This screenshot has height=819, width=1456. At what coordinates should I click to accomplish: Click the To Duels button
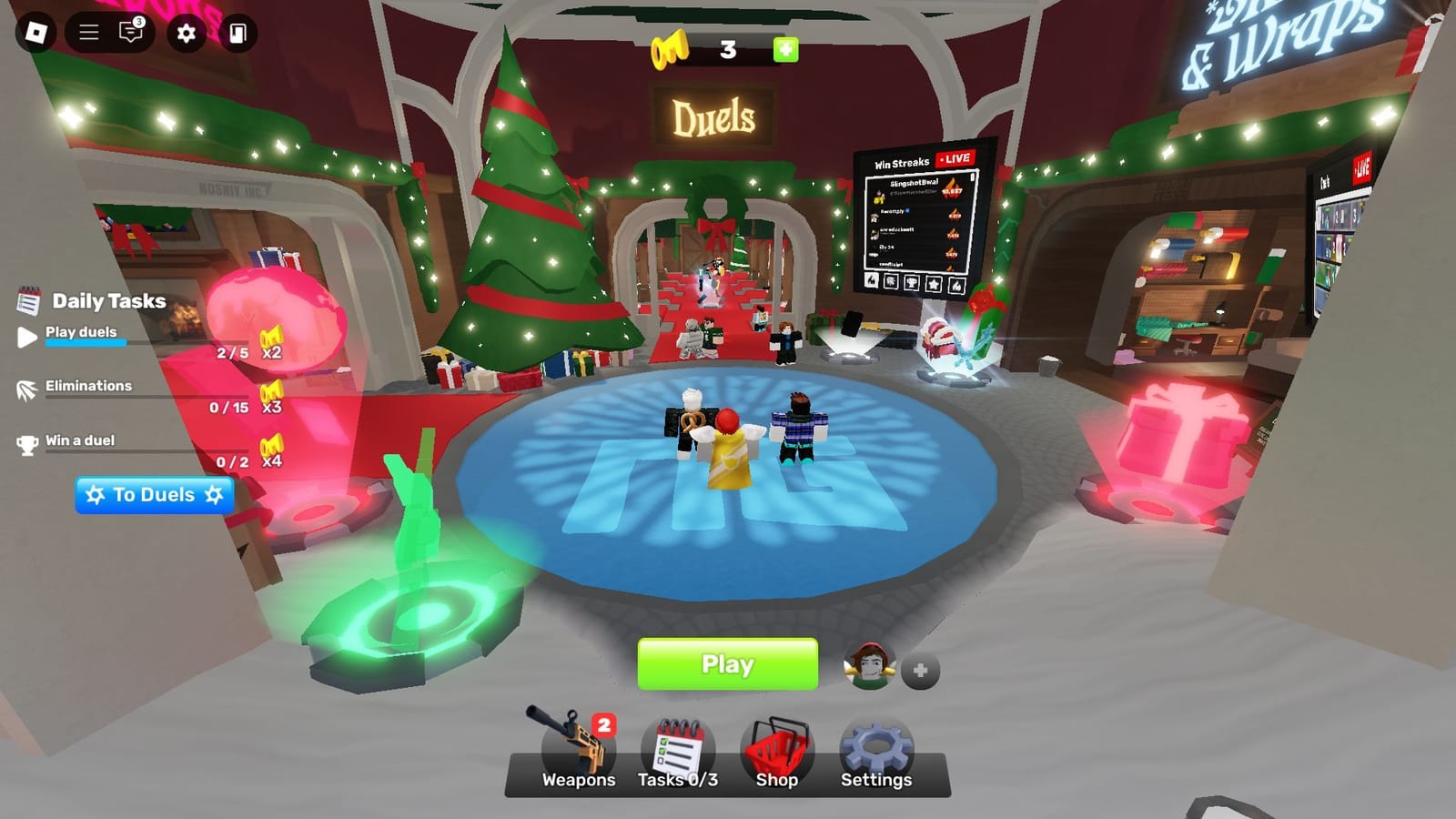155,495
